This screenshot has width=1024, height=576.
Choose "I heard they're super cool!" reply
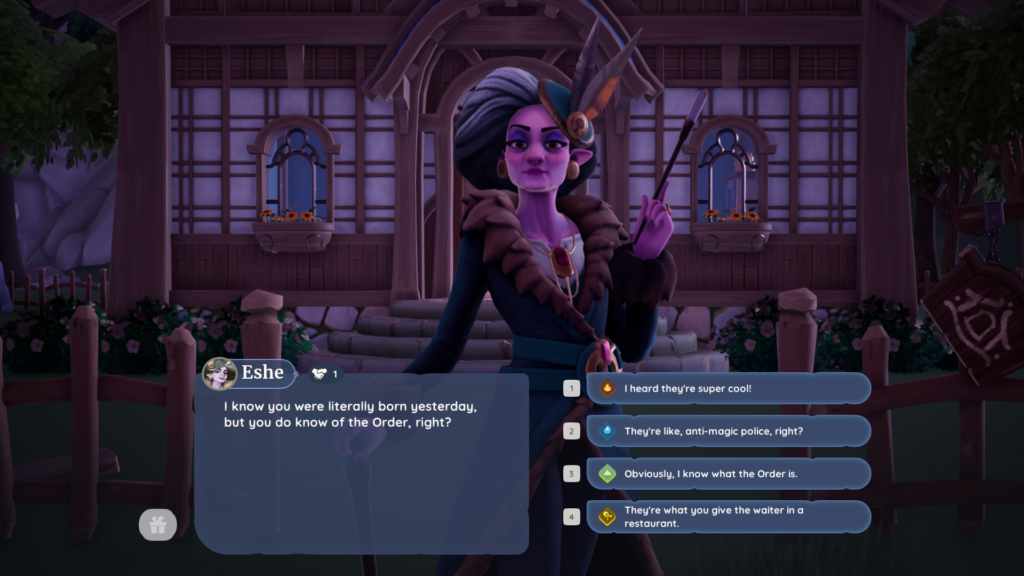point(728,388)
